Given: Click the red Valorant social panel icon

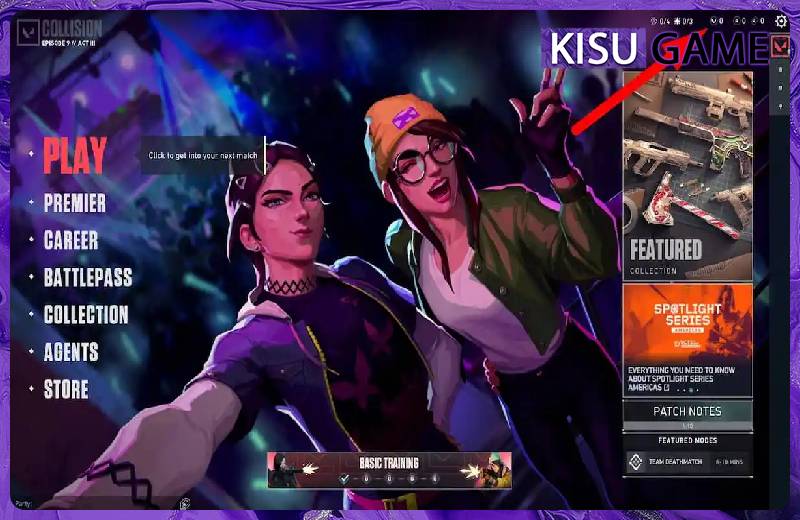Looking at the screenshot, I should click(x=781, y=46).
